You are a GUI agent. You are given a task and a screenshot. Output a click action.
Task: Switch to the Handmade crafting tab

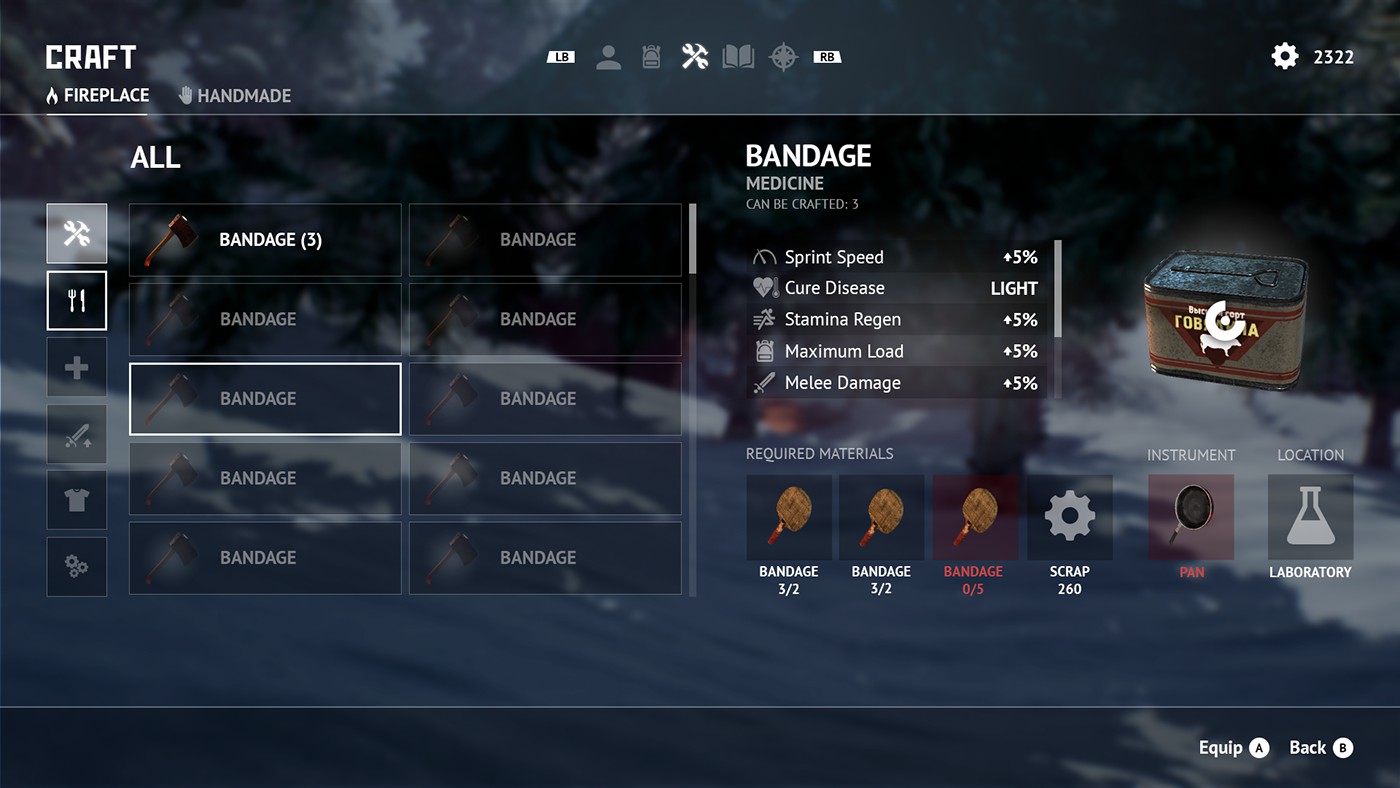point(235,96)
